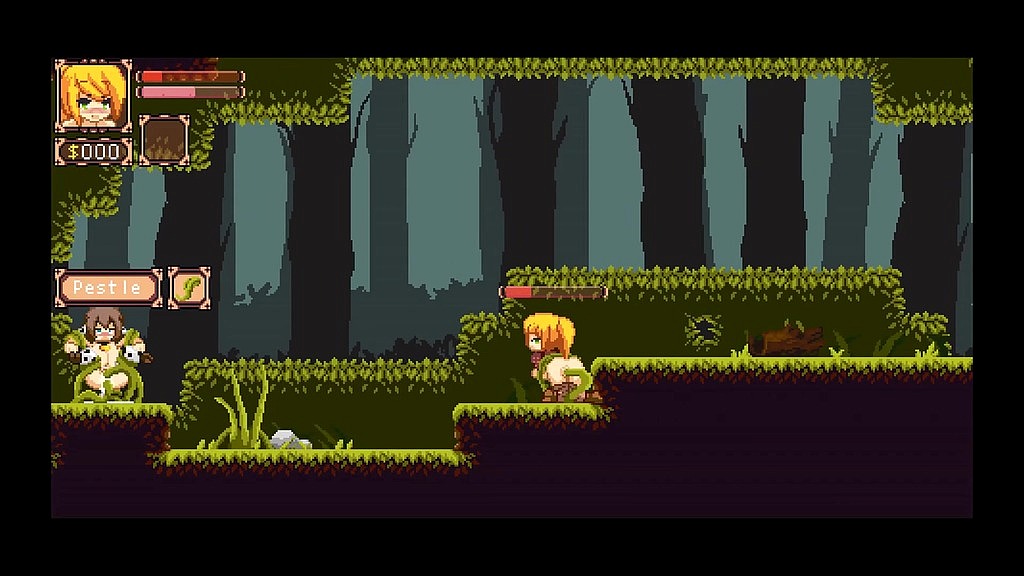Select the brown item slot below health bars
Image resolution: width=1024 pixels, height=576 pixels.
coord(164,140)
